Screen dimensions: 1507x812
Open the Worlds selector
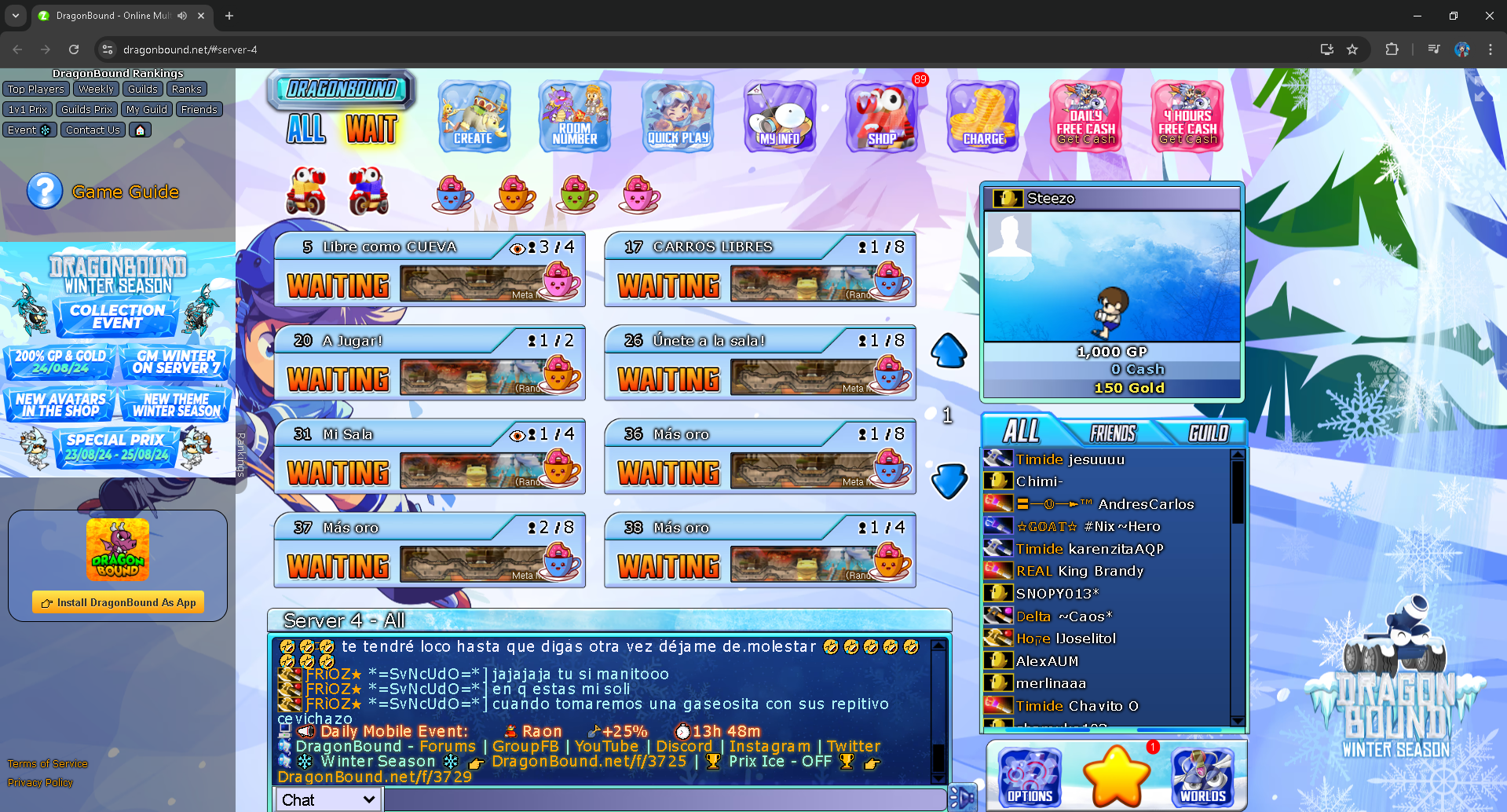point(1202,777)
